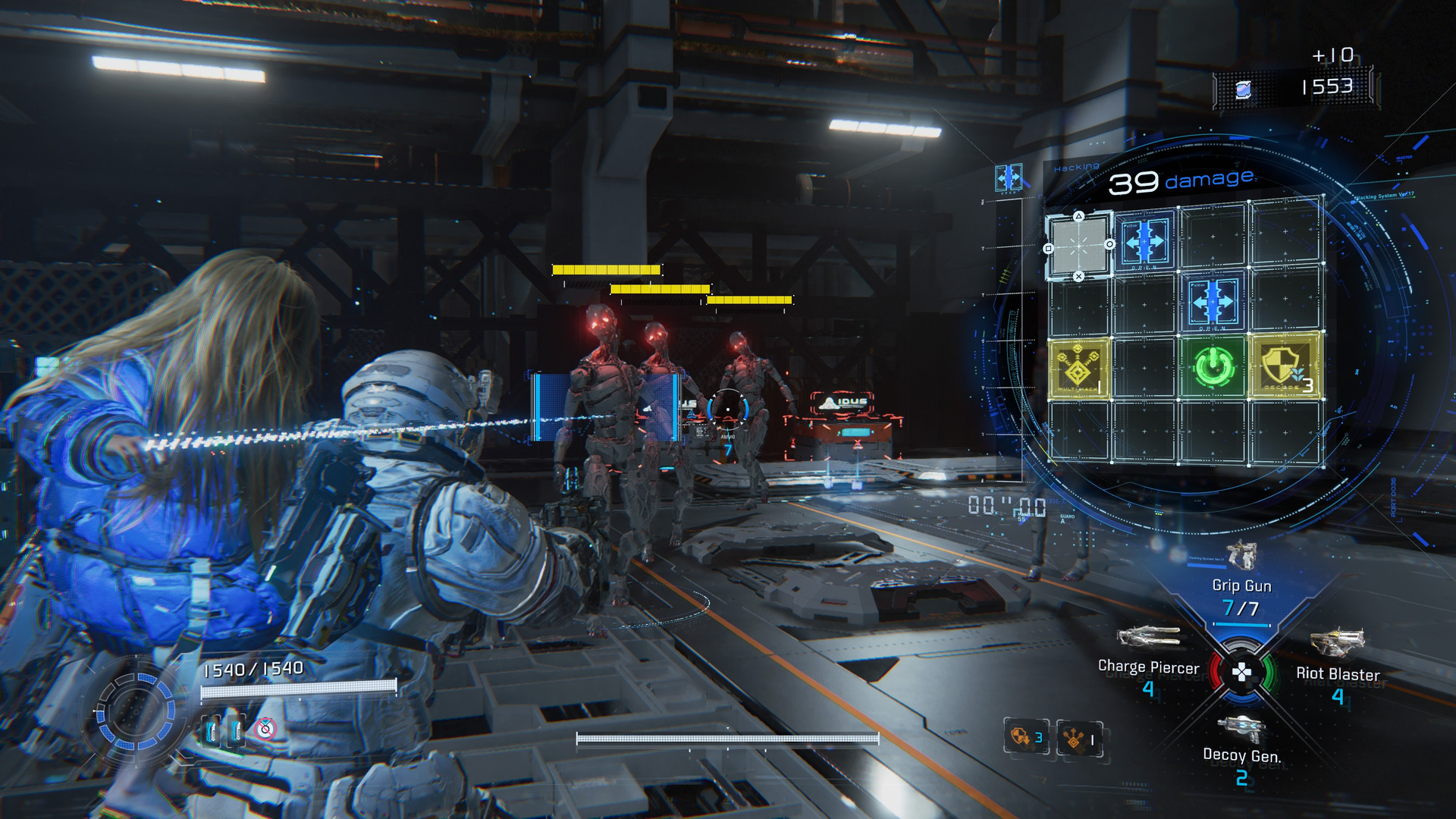Select the yellow Decode shield node
1456x819 pixels.
pos(1285,367)
